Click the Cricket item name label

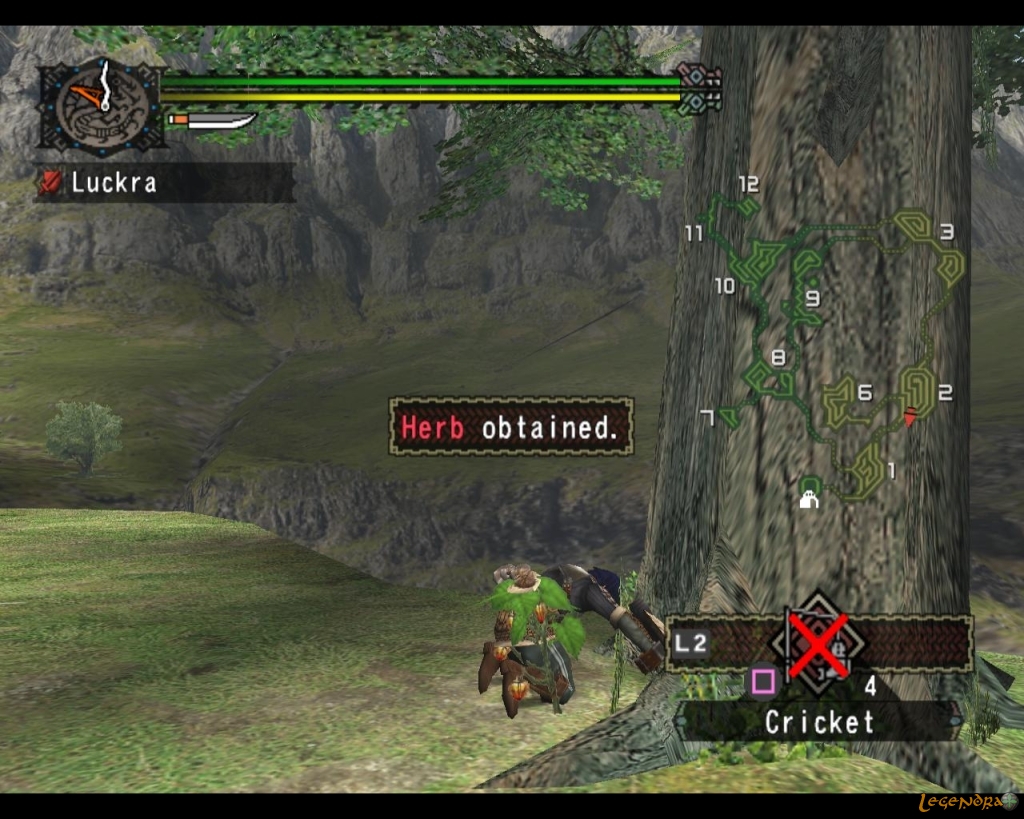tap(818, 722)
